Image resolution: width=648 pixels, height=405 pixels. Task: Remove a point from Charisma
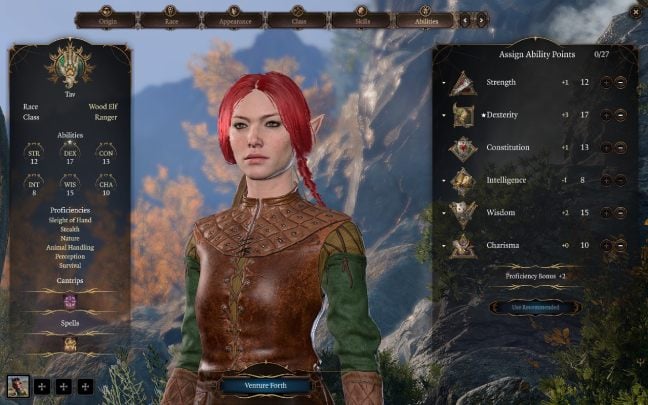(x=620, y=244)
